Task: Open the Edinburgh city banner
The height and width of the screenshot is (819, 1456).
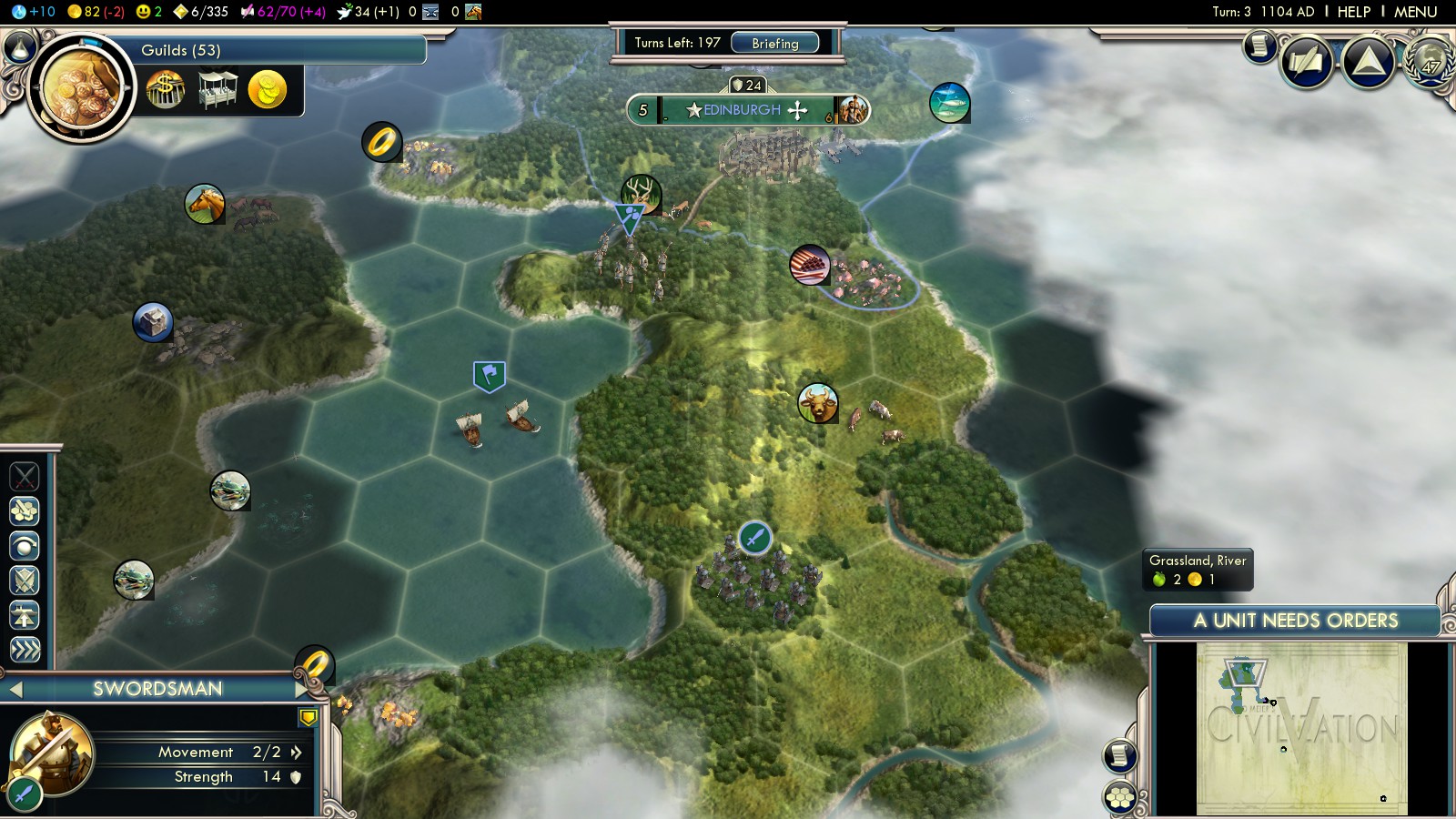Action: (743, 110)
